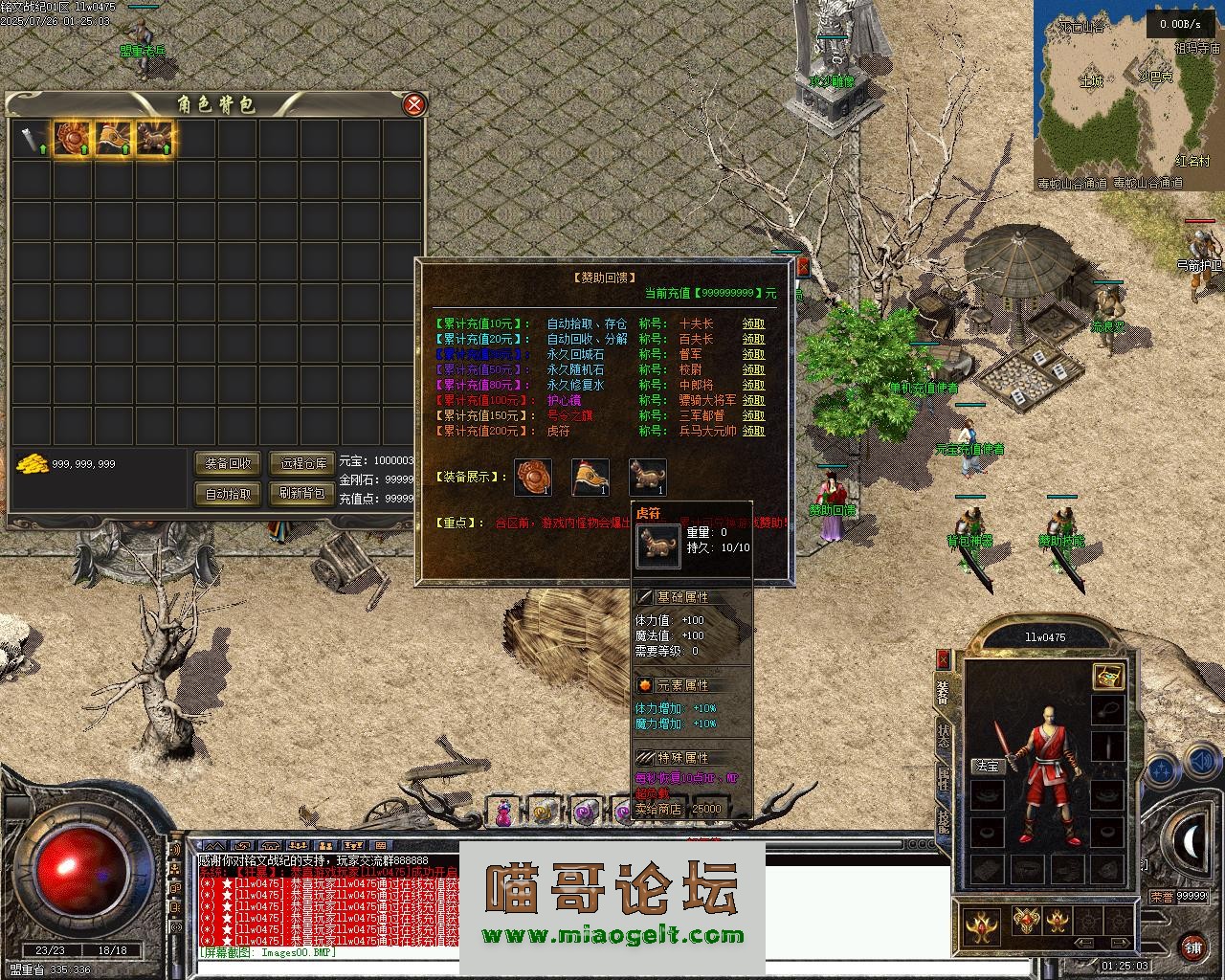Viewport: 1225px width, 980px height.
Task: Toggle the sound speaker button
Action: [1200, 763]
